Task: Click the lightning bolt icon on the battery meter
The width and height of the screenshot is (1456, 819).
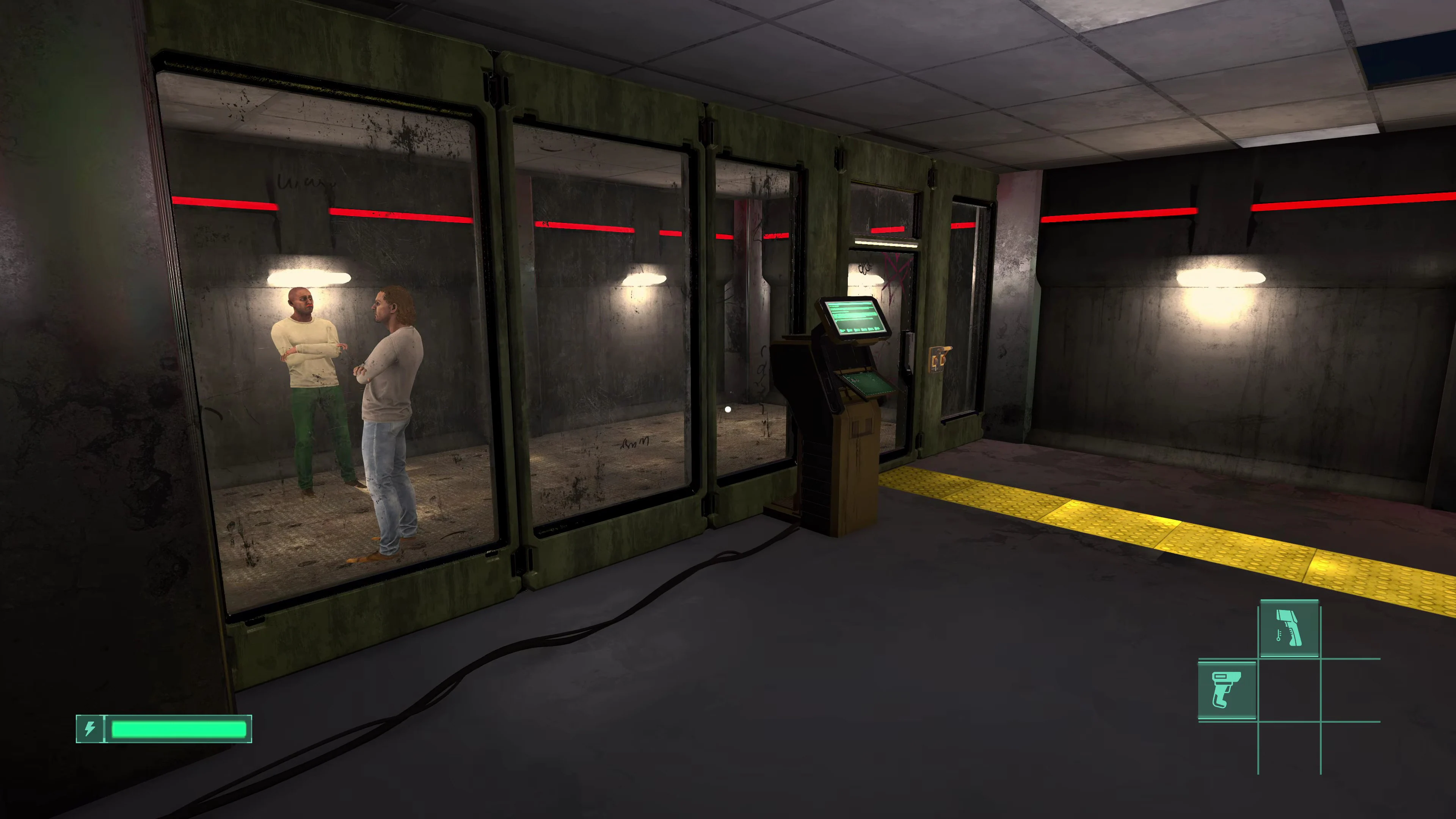Action: [90, 729]
